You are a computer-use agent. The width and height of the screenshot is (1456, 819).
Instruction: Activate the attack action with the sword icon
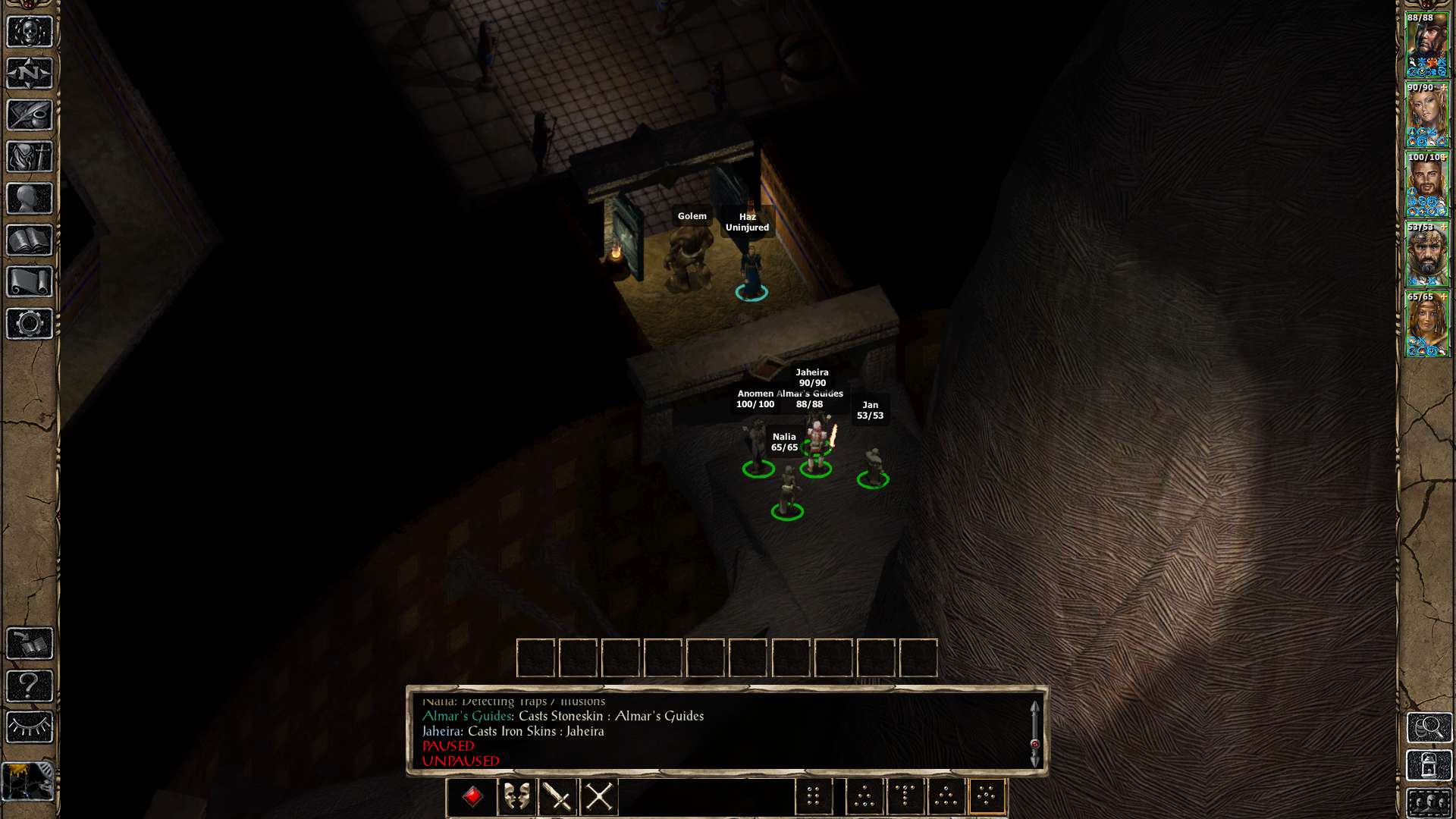point(558,797)
